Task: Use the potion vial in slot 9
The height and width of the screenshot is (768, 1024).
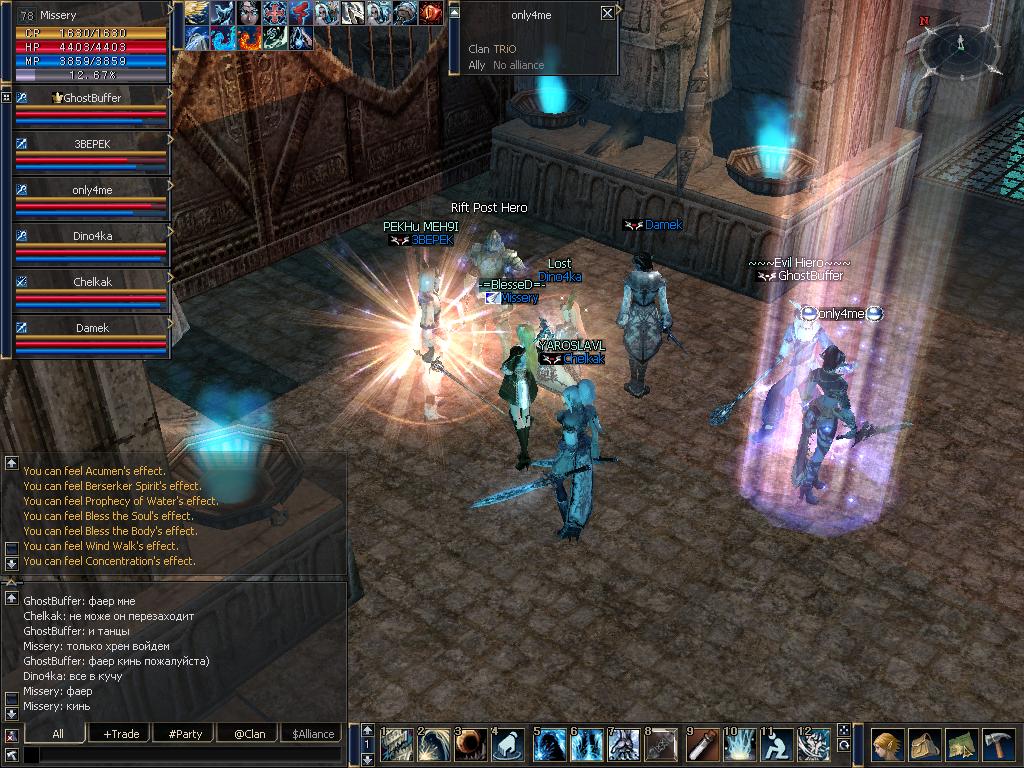Action: click(x=703, y=745)
